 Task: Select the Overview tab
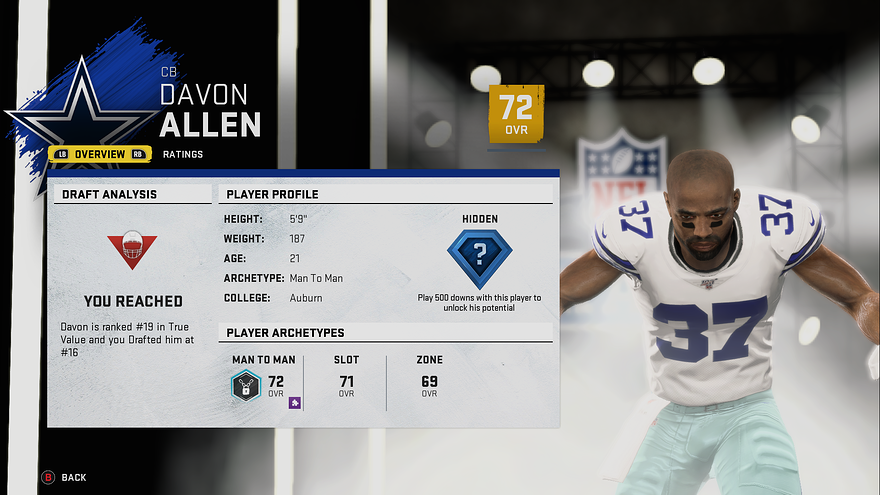pos(100,154)
